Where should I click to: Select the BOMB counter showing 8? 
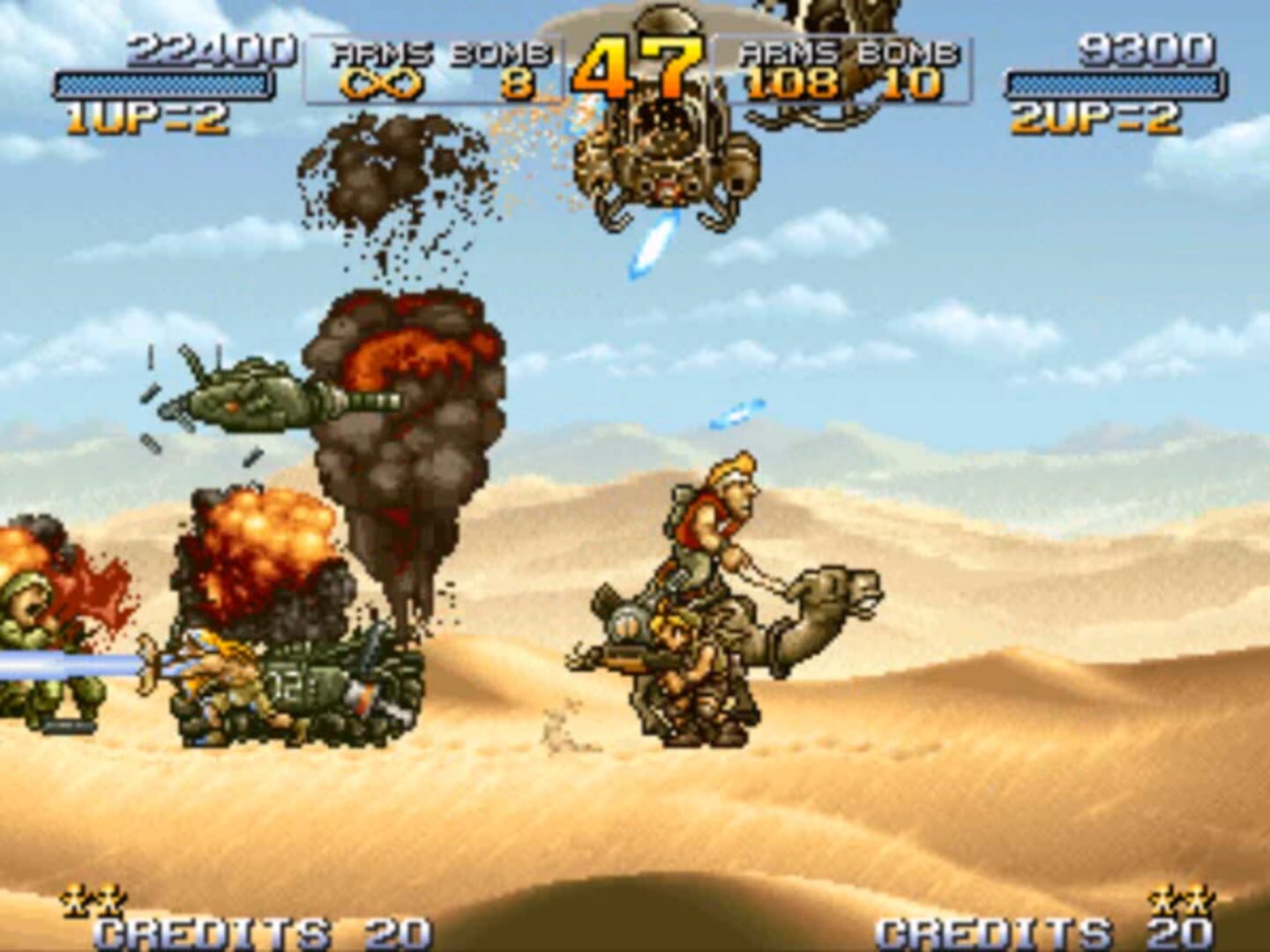519,84
